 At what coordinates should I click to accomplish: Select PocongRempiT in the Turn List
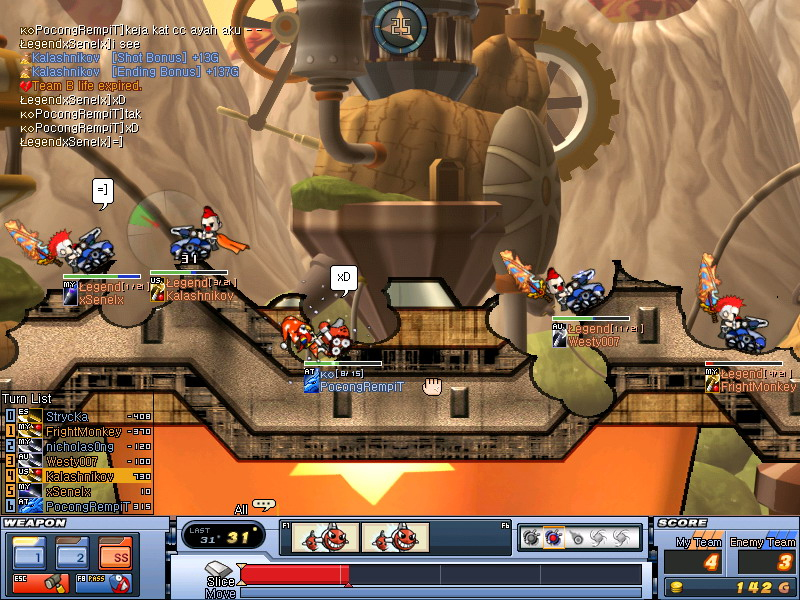(x=78, y=506)
